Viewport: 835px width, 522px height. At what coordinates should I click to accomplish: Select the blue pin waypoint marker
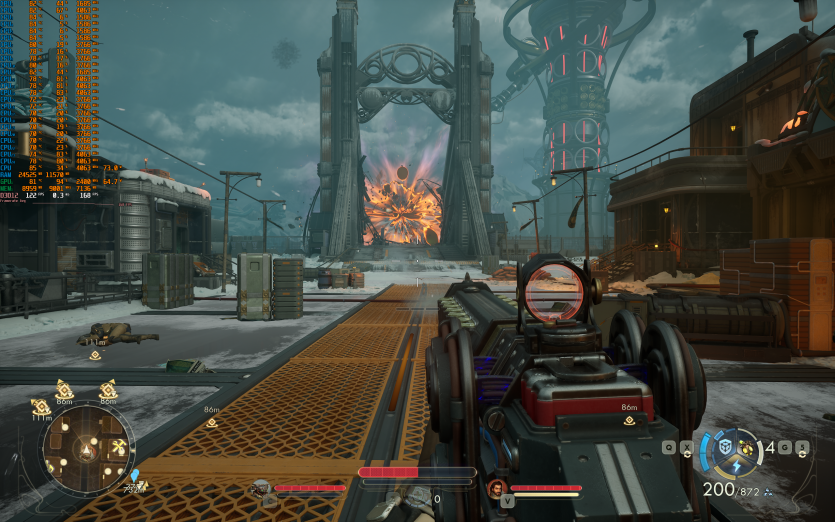click(x=134, y=475)
